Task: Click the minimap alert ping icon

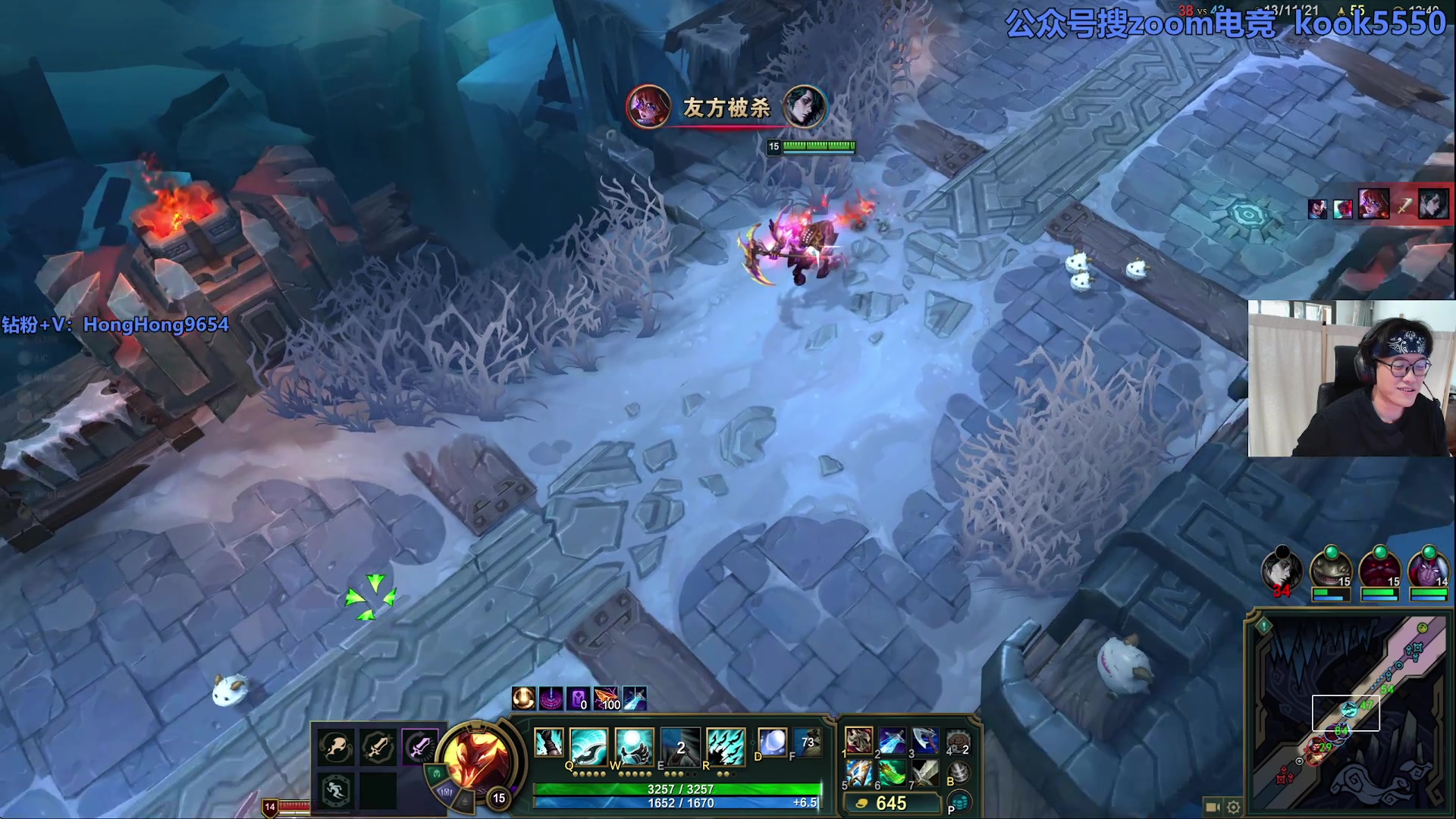Action: (x=1263, y=626)
